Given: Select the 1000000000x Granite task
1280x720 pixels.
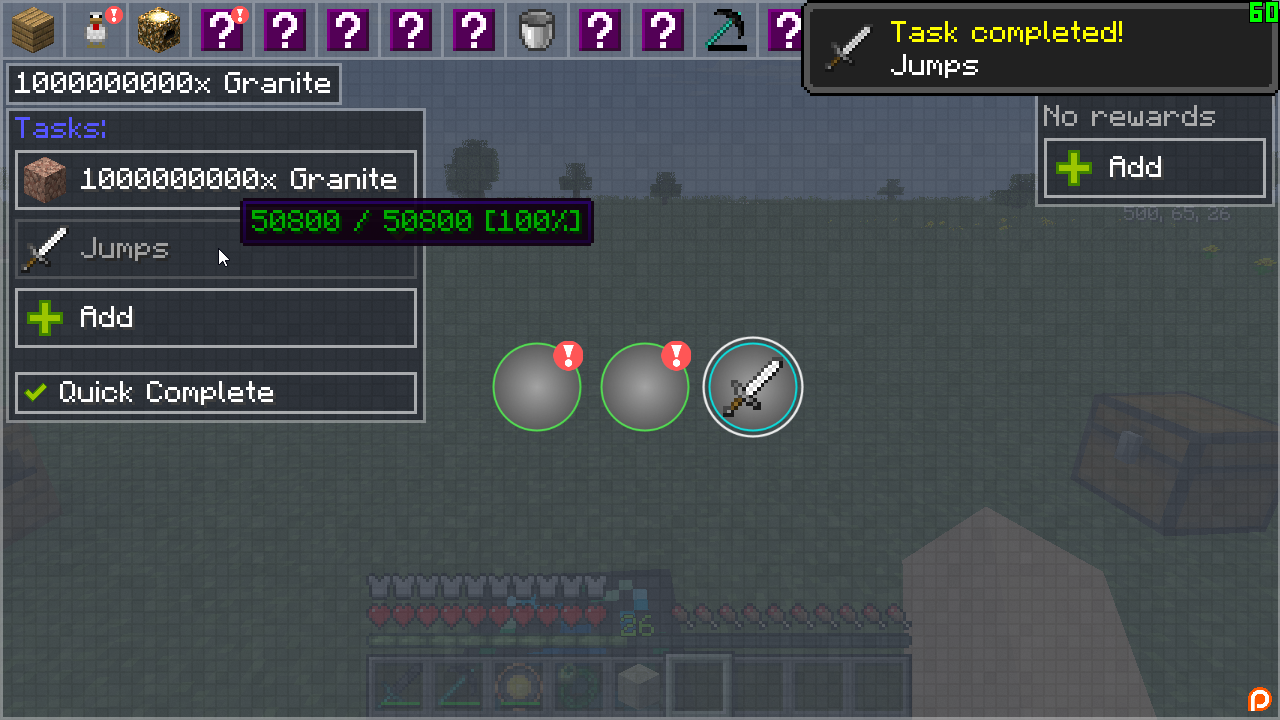Looking at the screenshot, I should tap(216, 180).
